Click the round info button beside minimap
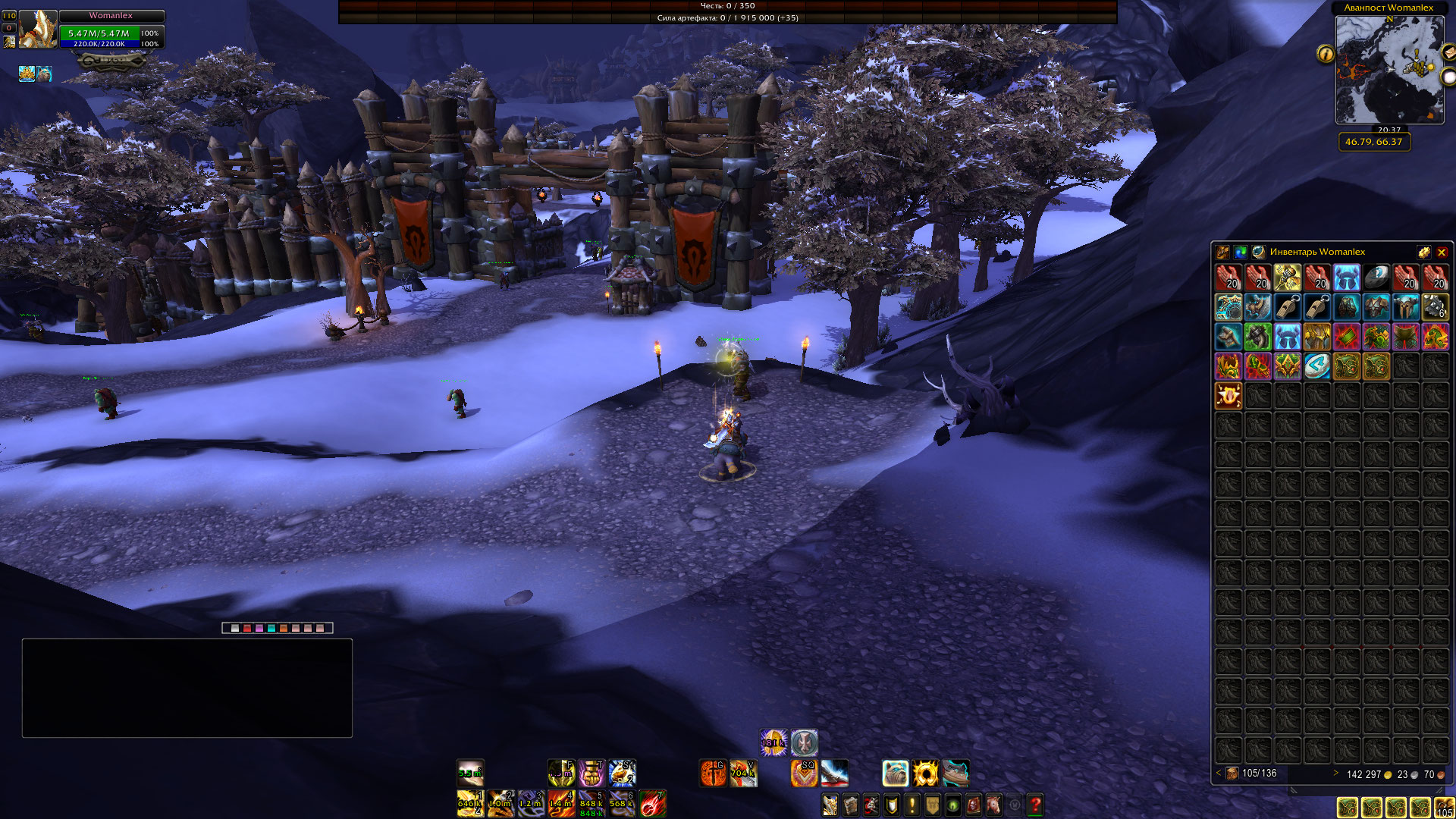1456x819 pixels. click(1326, 54)
